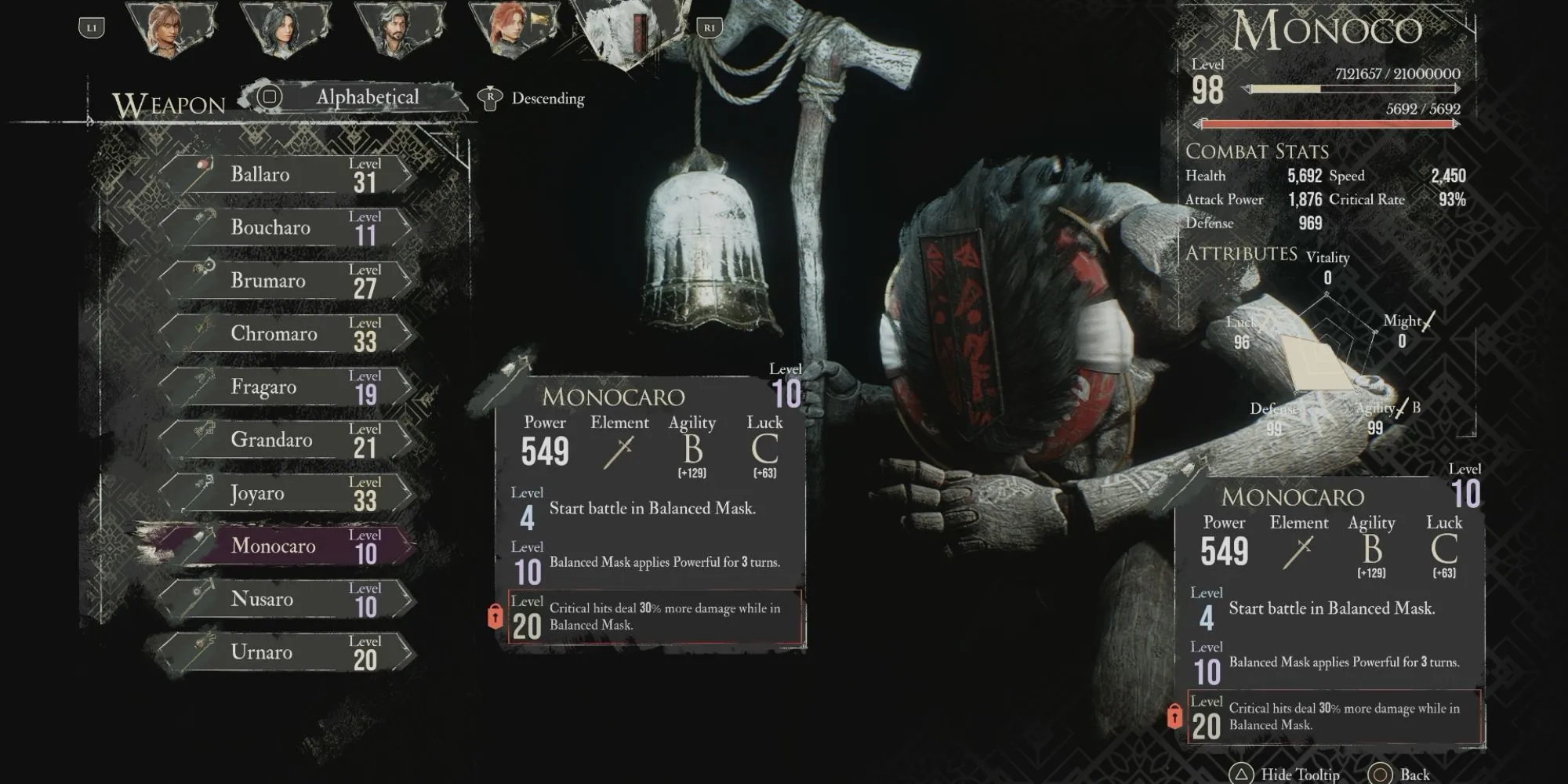
Task: Pick Brumaro from the weapon list
Action: click(286, 281)
